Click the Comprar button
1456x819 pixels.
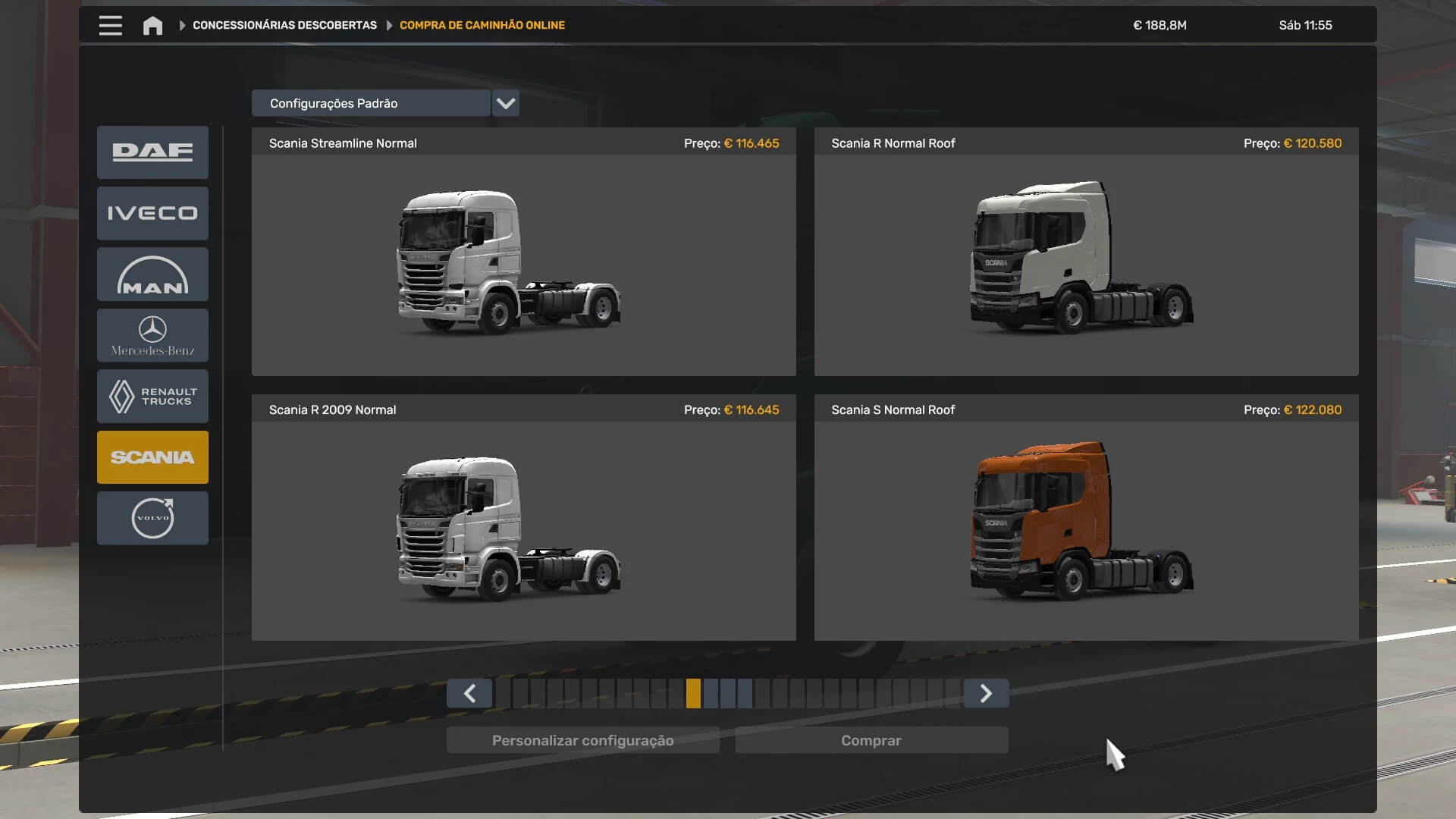[871, 740]
